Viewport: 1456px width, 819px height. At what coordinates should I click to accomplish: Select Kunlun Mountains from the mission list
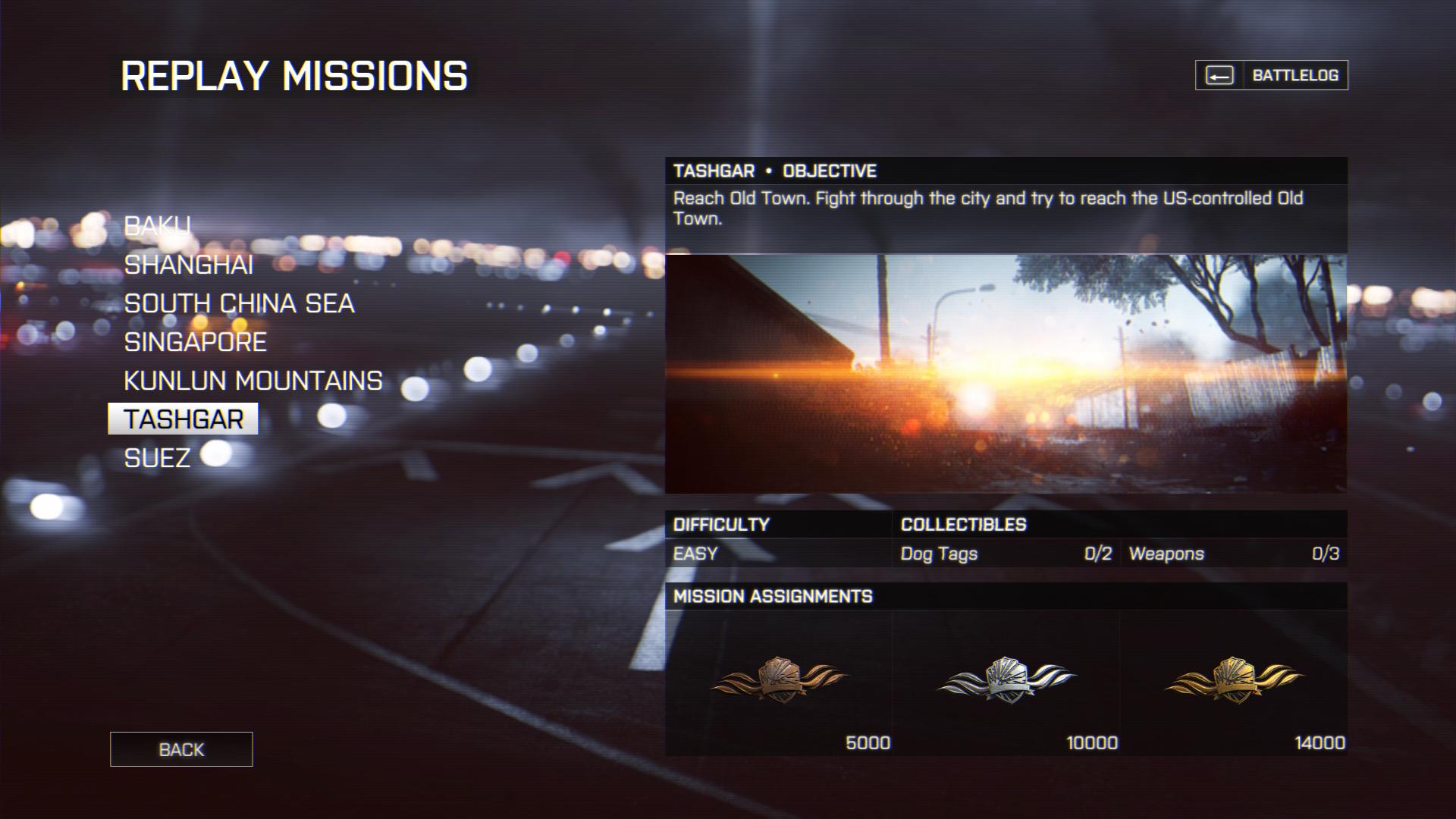coord(253,381)
